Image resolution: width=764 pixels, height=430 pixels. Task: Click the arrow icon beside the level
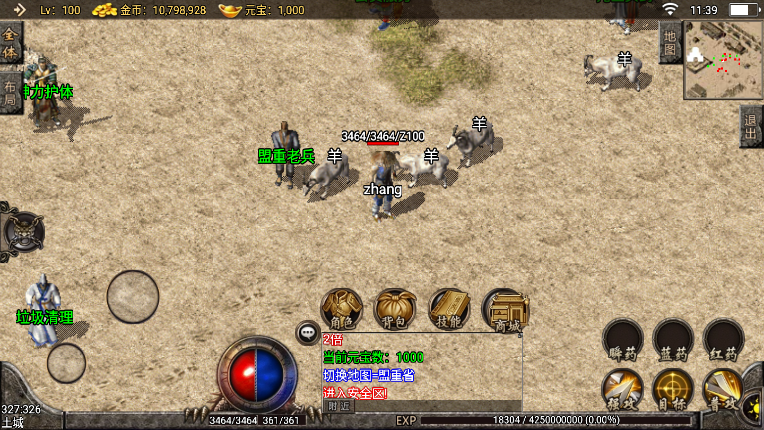(x=18, y=10)
